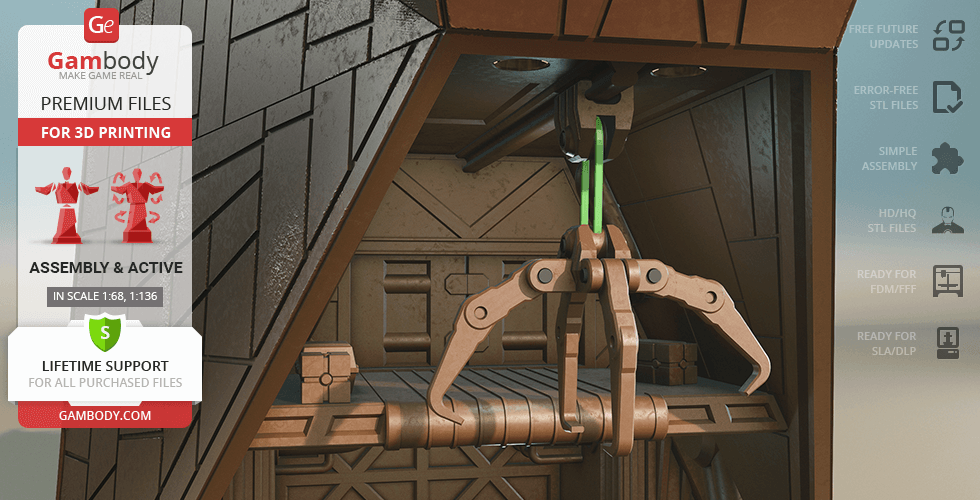
Task: Click the Gambody logo badge
Action: coord(102,25)
